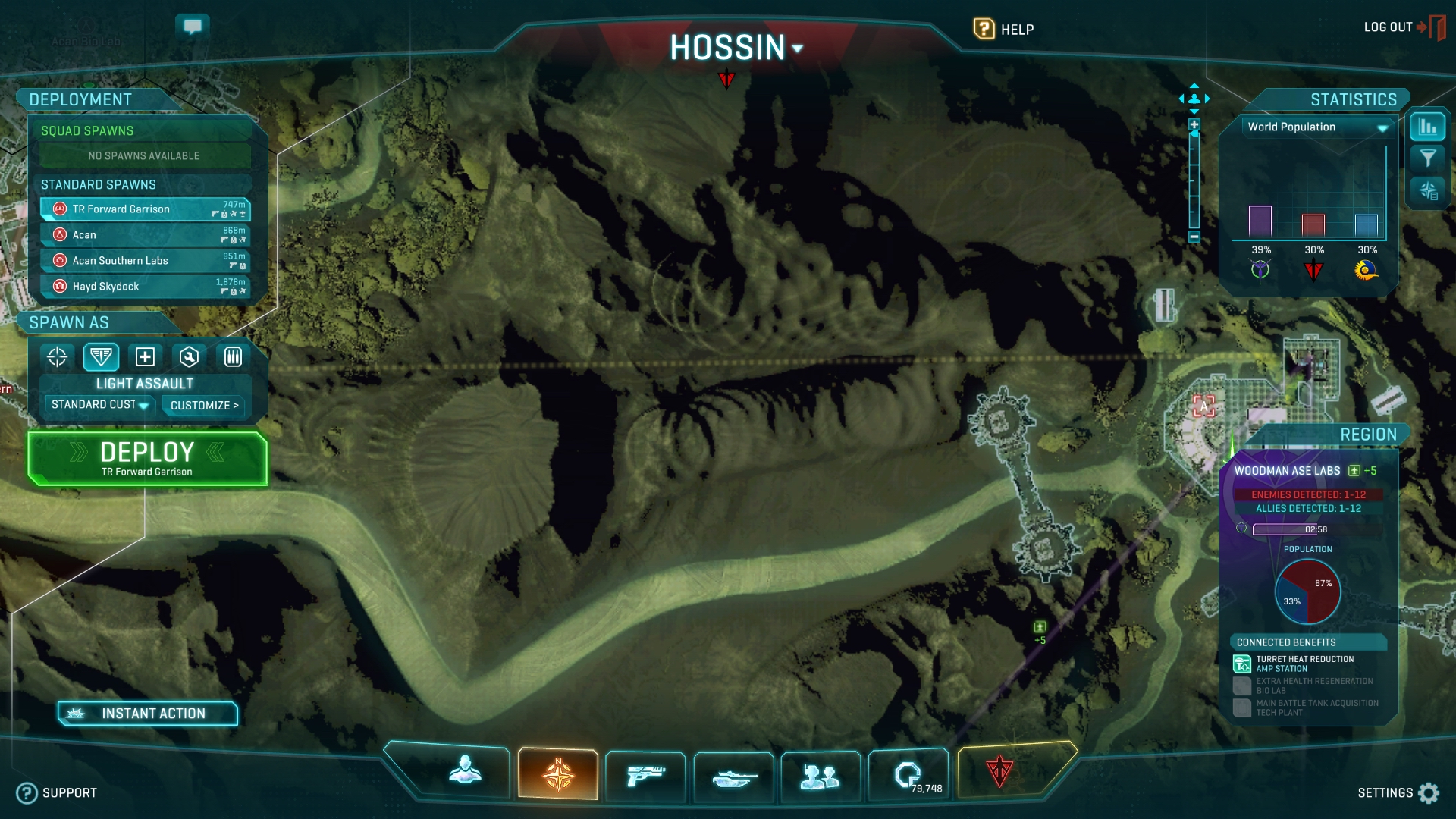Screen dimensions: 1456x819
Task: Switch to the Engineer class icon
Action: pyautogui.click(x=189, y=356)
